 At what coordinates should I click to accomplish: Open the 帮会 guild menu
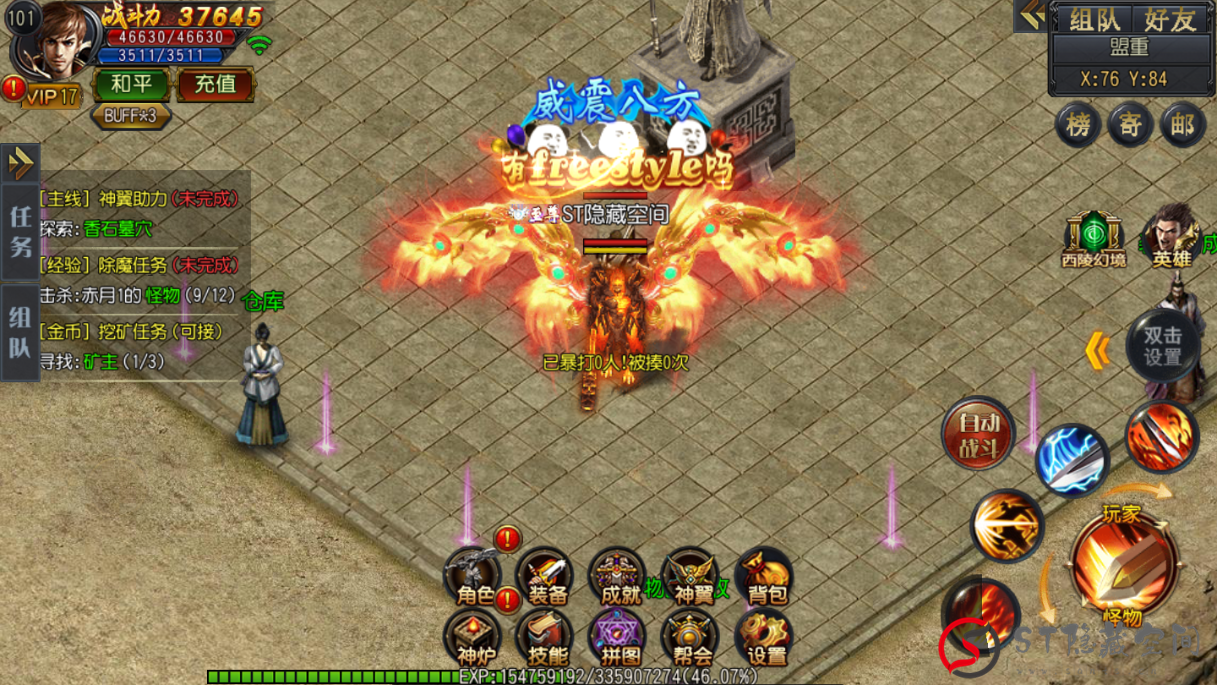click(x=692, y=640)
